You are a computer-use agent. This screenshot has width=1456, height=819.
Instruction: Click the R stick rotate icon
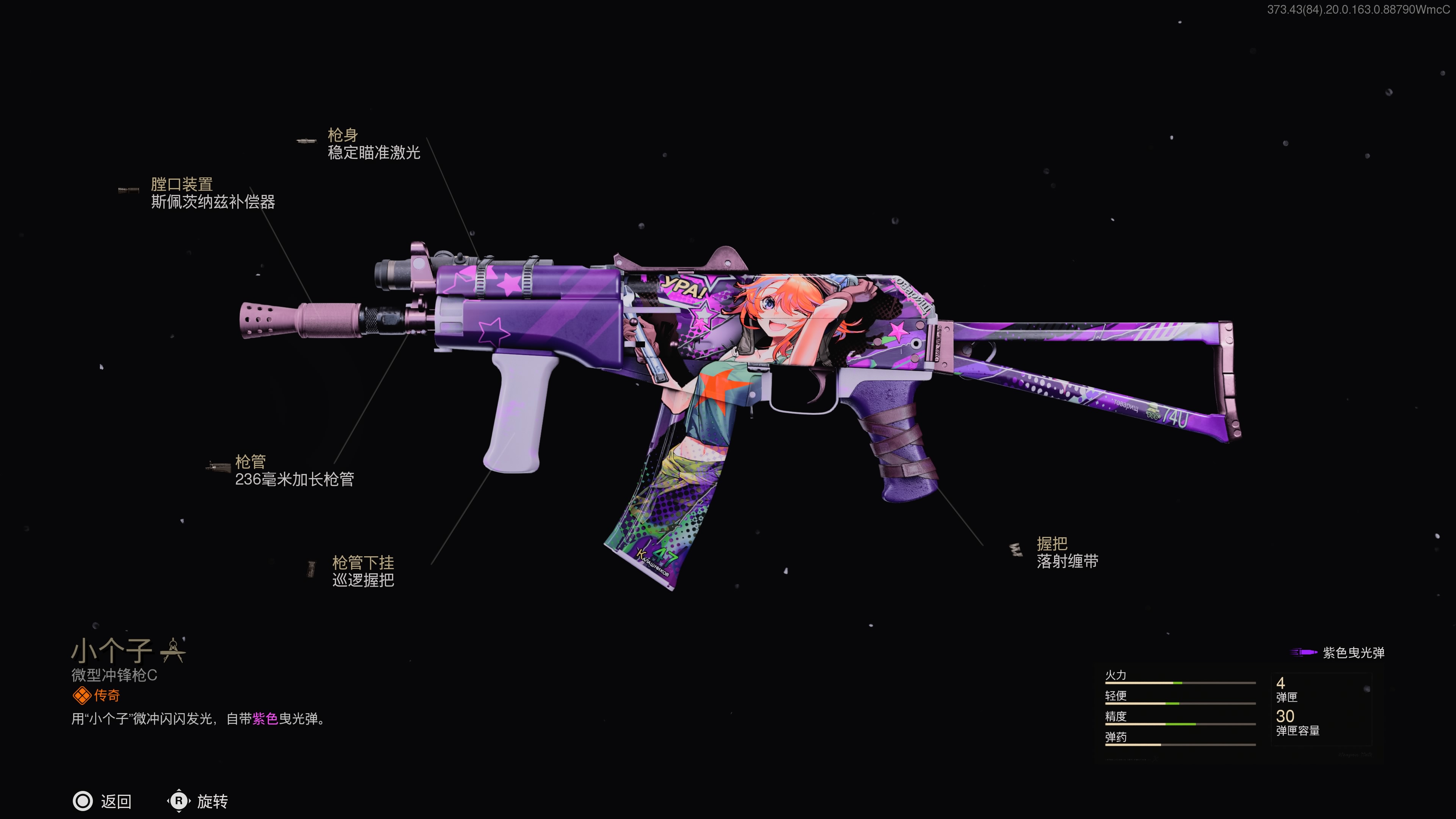pos(180,801)
